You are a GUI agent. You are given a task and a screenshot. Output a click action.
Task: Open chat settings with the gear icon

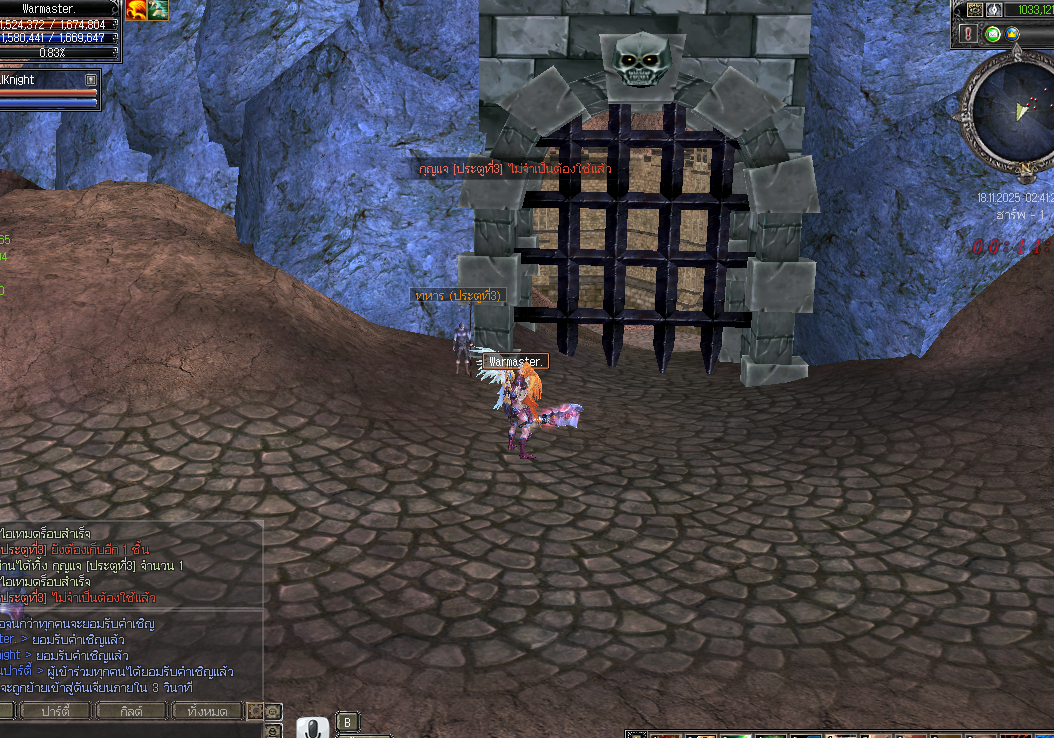point(256,711)
